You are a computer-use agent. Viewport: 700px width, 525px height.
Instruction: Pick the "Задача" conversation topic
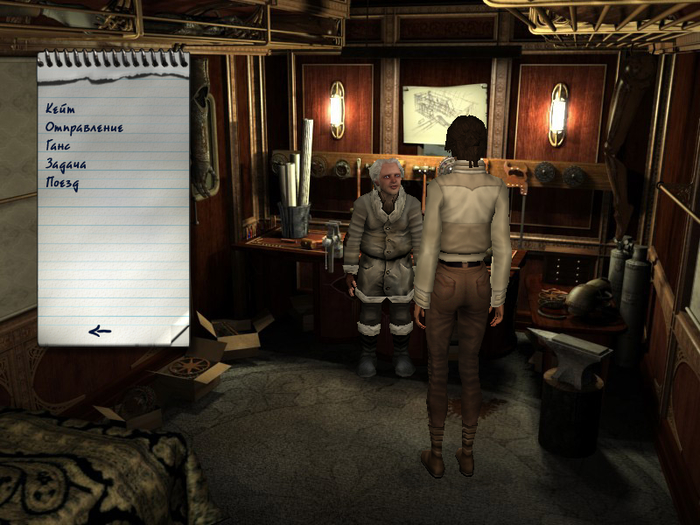66,164
